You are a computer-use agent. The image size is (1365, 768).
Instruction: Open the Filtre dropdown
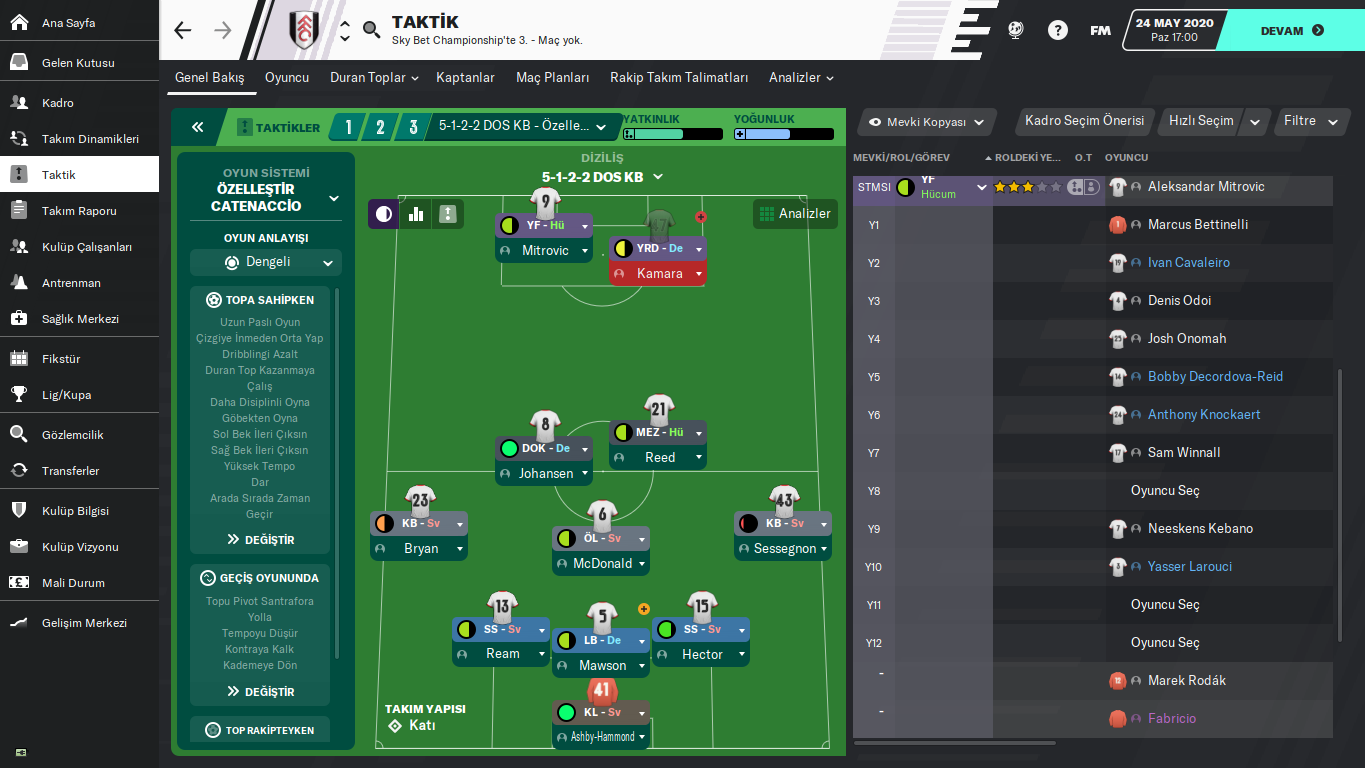tap(1310, 121)
